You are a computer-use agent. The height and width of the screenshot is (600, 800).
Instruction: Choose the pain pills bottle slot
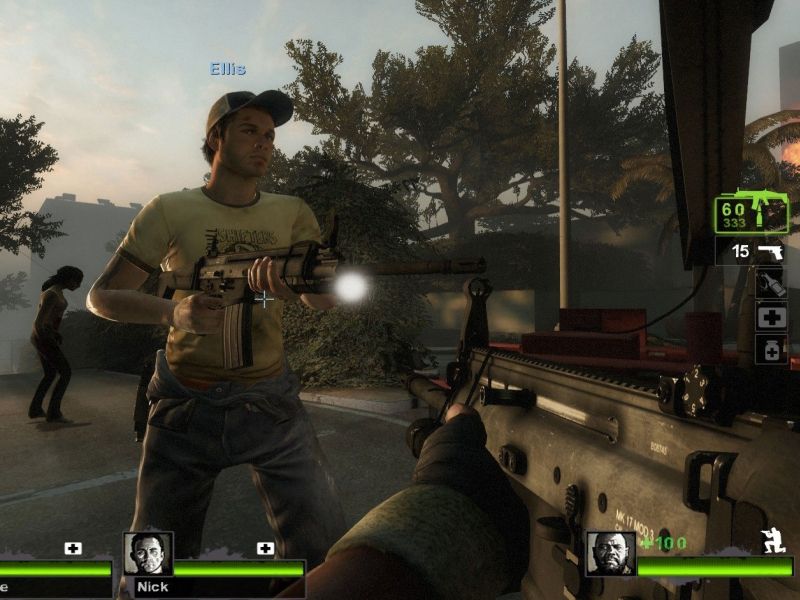(771, 349)
